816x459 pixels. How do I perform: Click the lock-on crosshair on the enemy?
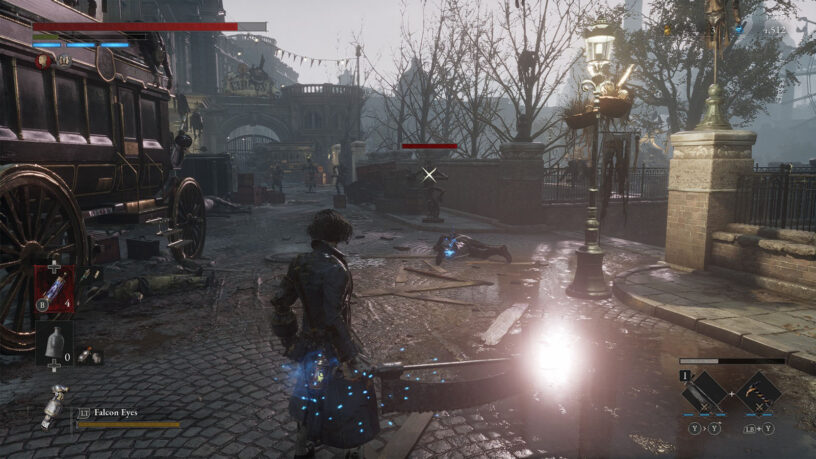pyautogui.click(x=430, y=174)
